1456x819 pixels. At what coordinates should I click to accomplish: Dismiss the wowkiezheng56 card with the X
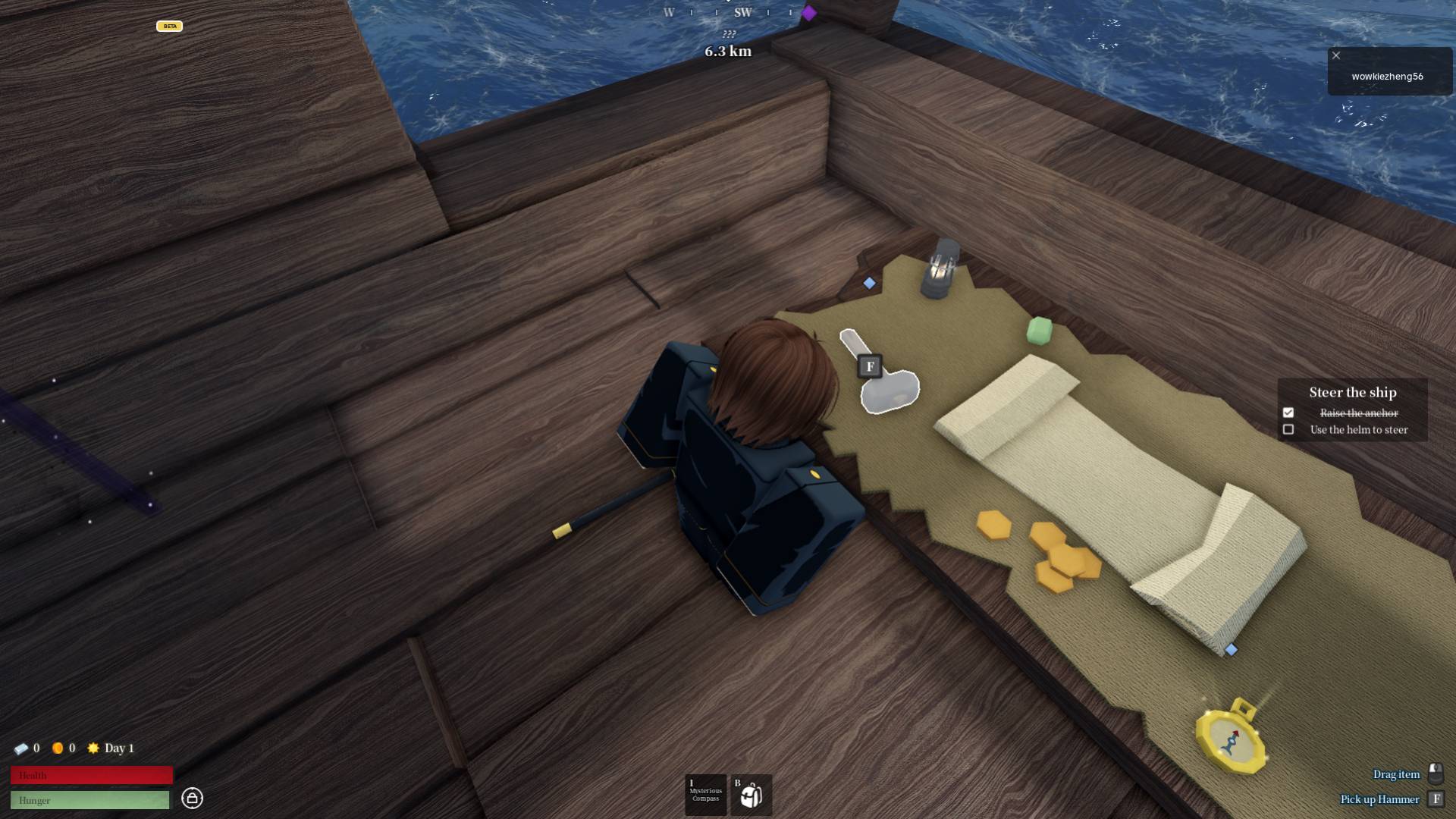(x=1336, y=55)
